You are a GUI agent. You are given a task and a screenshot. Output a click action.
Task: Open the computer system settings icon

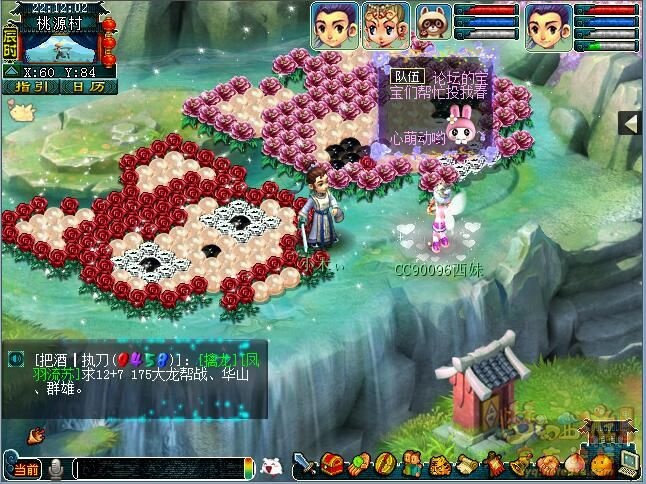(x=629, y=463)
